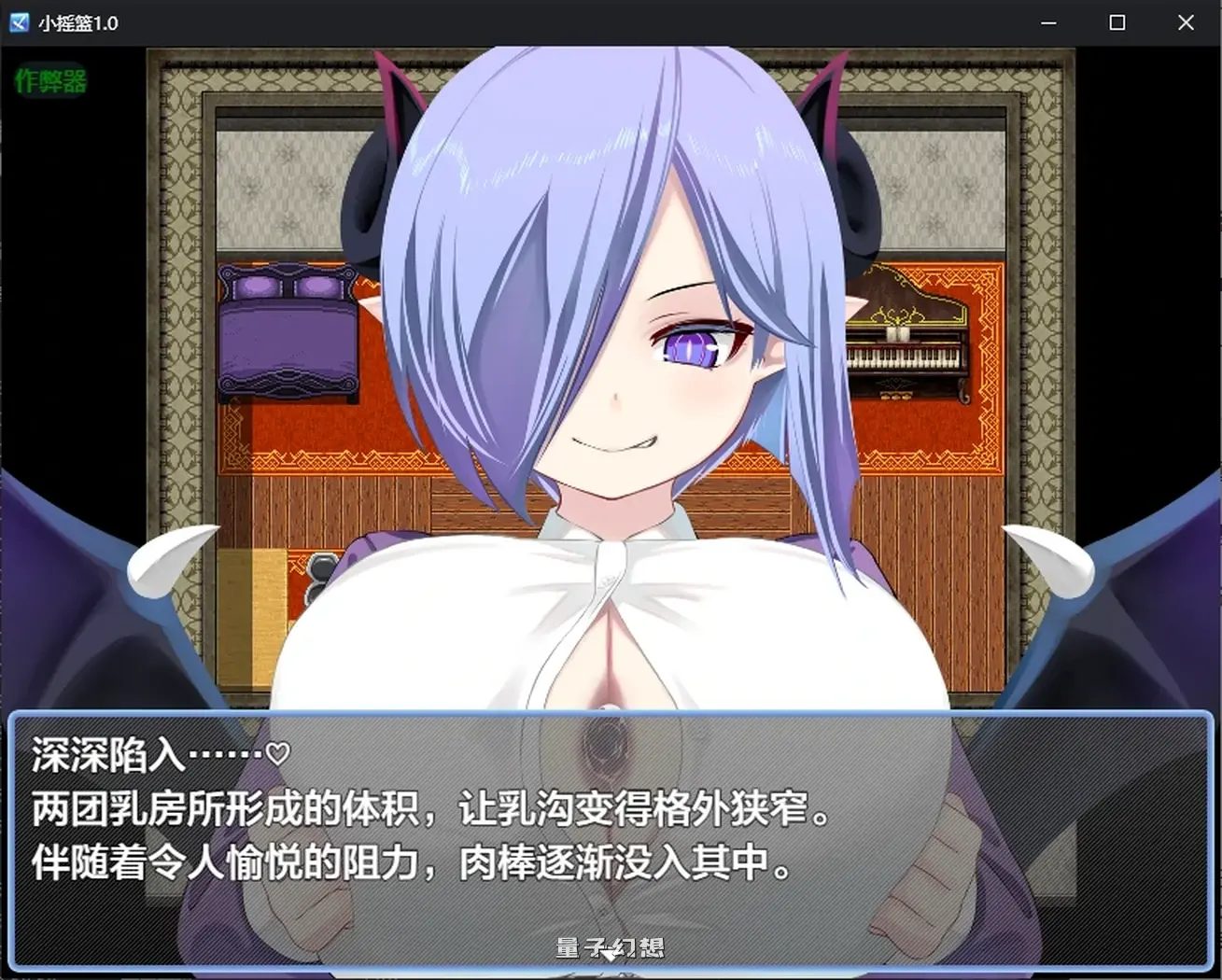This screenshot has height=980, width=1222.
Task: Click the character's visible purple eye
Action: 691,350
